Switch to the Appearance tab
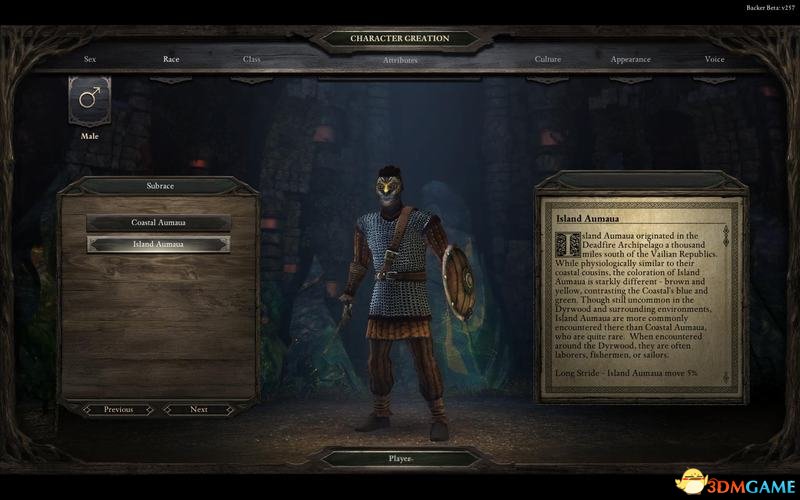 click(631, 59)
